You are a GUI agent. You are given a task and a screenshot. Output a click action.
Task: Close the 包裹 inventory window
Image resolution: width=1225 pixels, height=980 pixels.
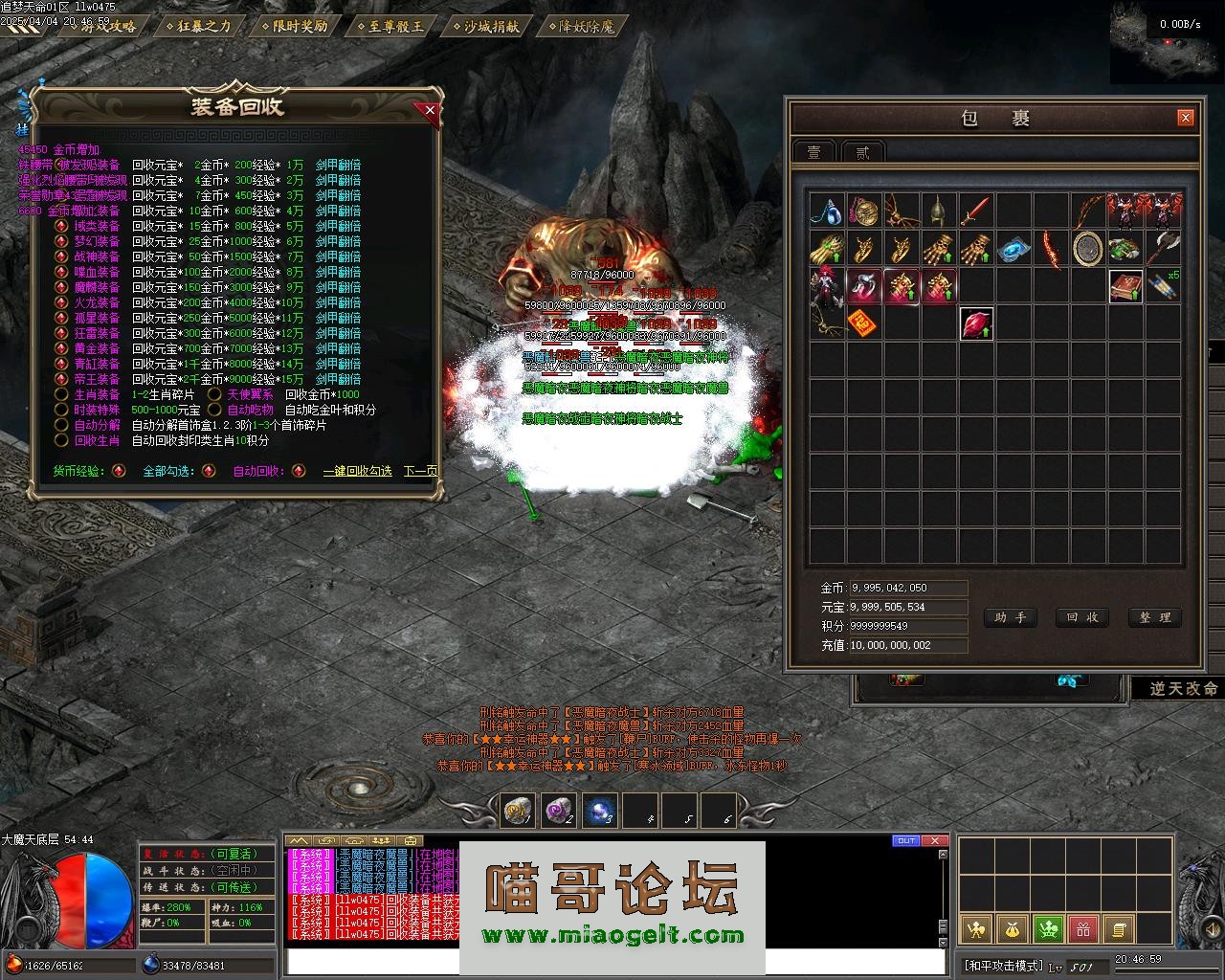coord(1186,118)
